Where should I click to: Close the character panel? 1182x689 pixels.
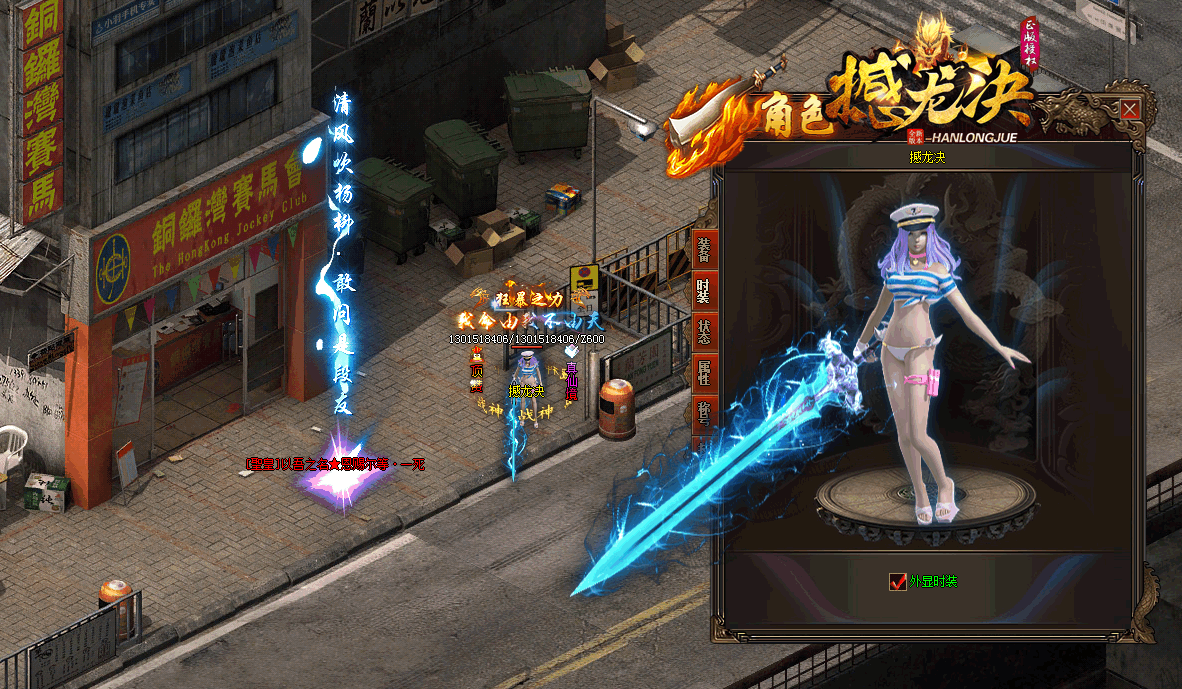pyautogui.click(x=1130, y=110)
